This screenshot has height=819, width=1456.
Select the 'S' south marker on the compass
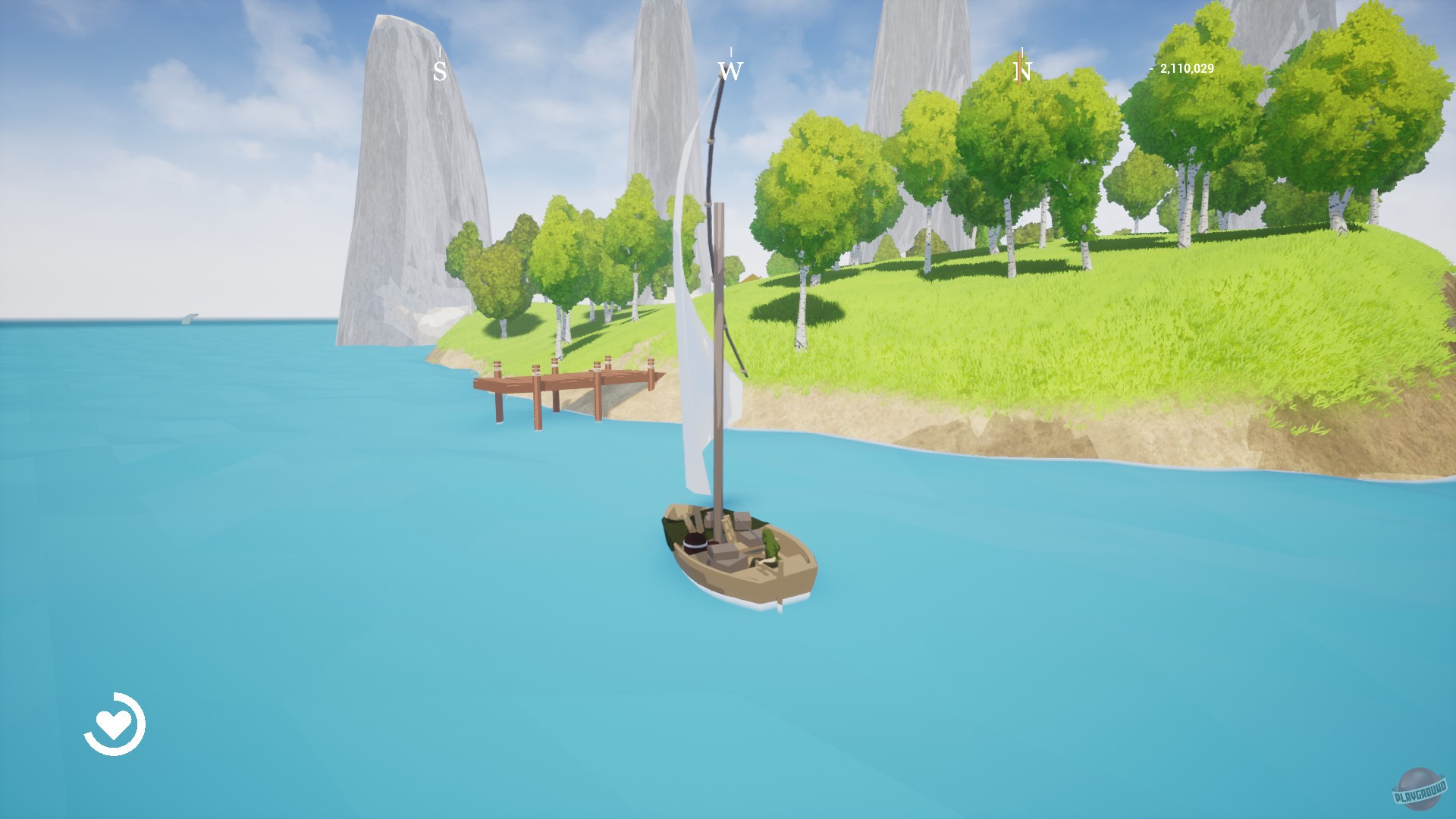tap(438, 72)
